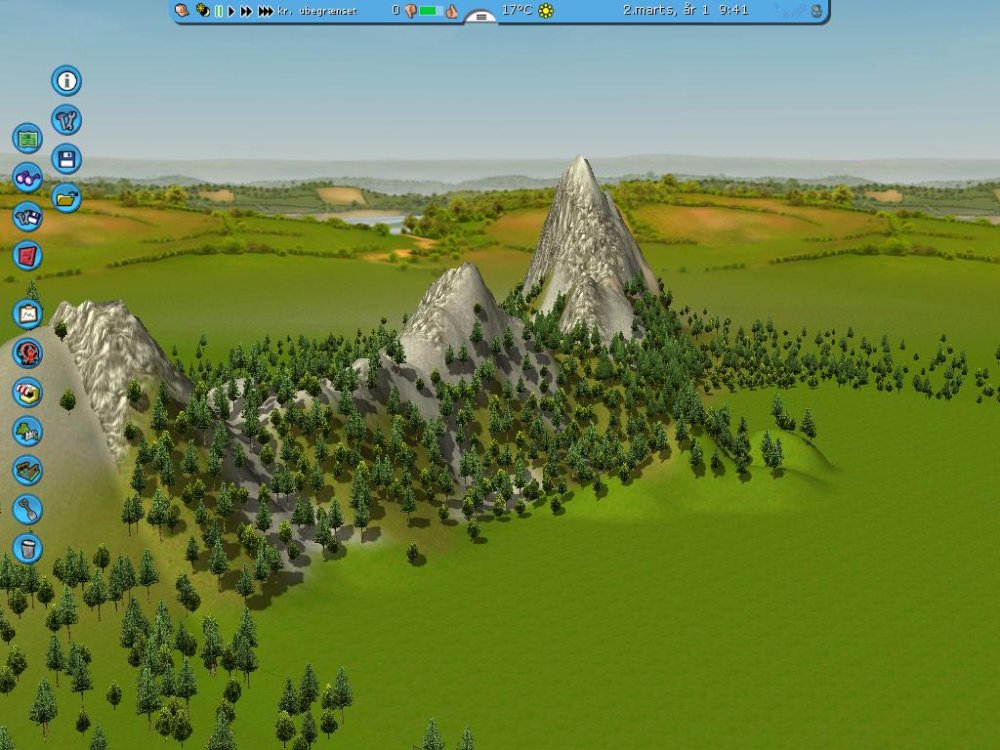Viewport: 1000px width, 750px height.
Task: Set game speed to single-arrow normal play
Action: (x=231, y=11)
